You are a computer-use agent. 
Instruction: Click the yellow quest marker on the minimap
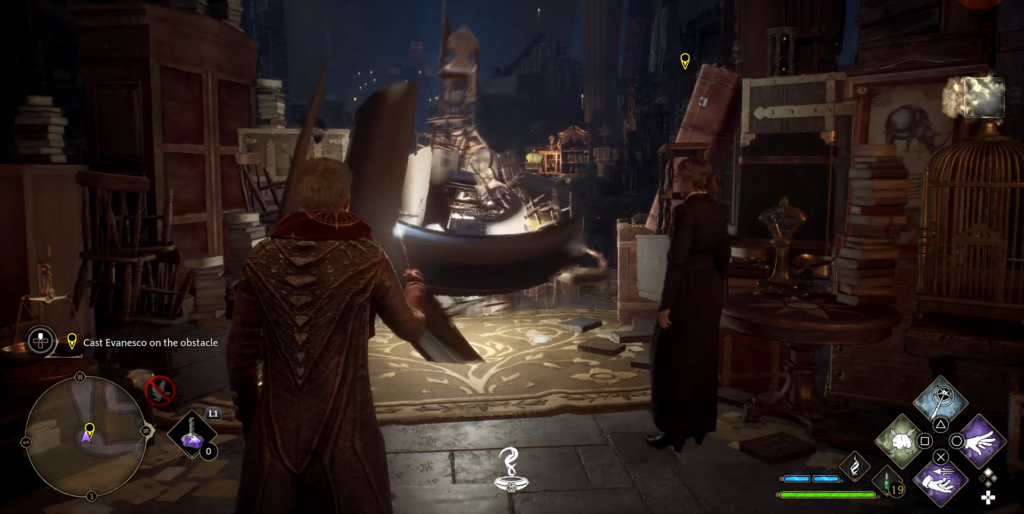pos(89,431)
